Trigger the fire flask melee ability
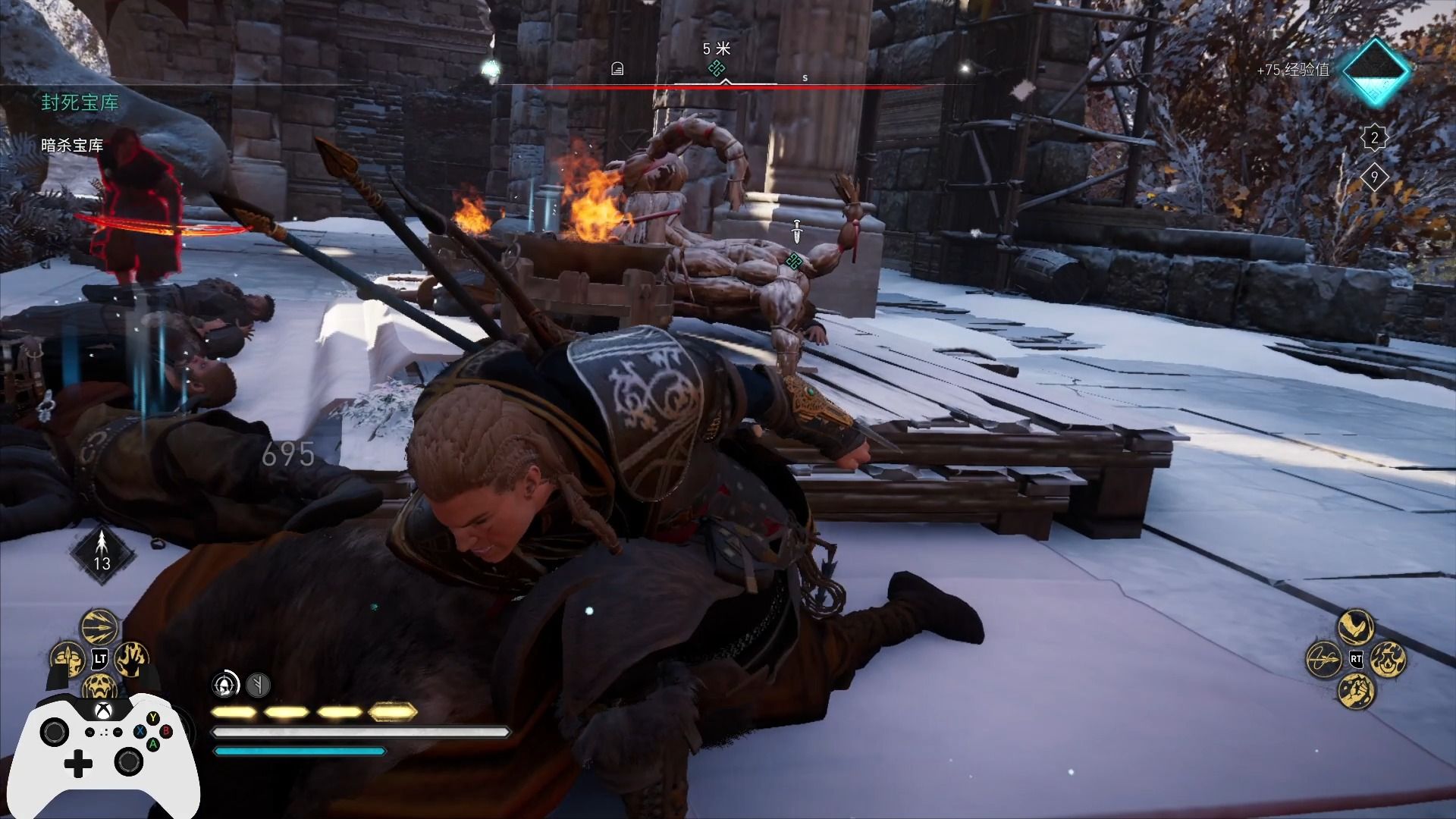Screen dimensions: 1456x819 point(1389,659)
